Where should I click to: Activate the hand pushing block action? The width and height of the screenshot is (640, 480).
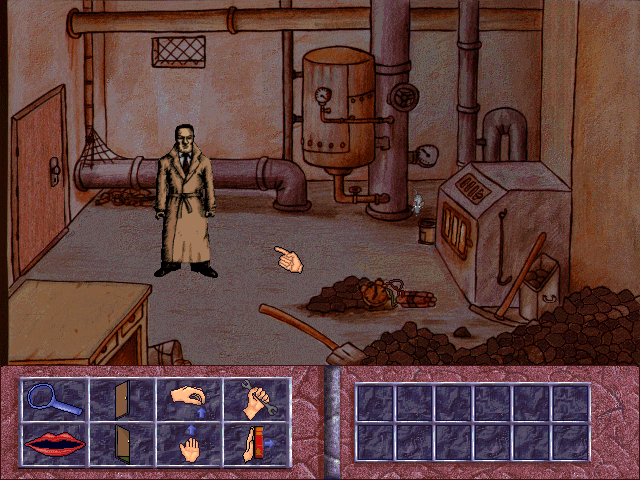pos(256,444)
